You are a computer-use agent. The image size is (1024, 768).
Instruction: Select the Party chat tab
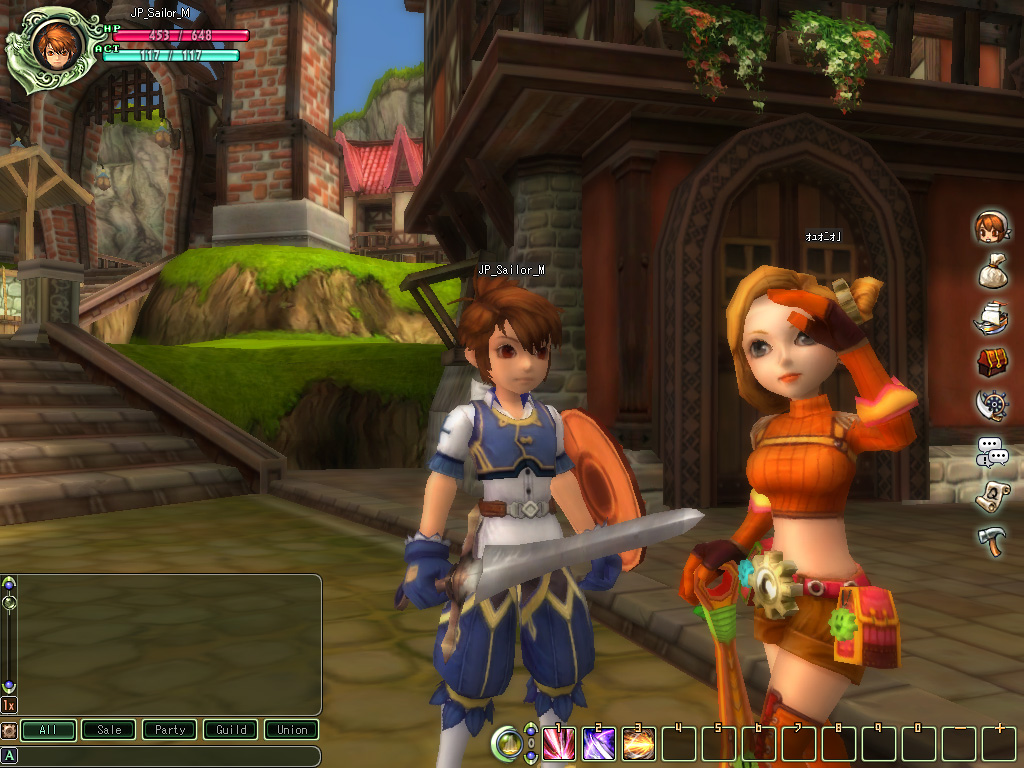pos(170,730)
